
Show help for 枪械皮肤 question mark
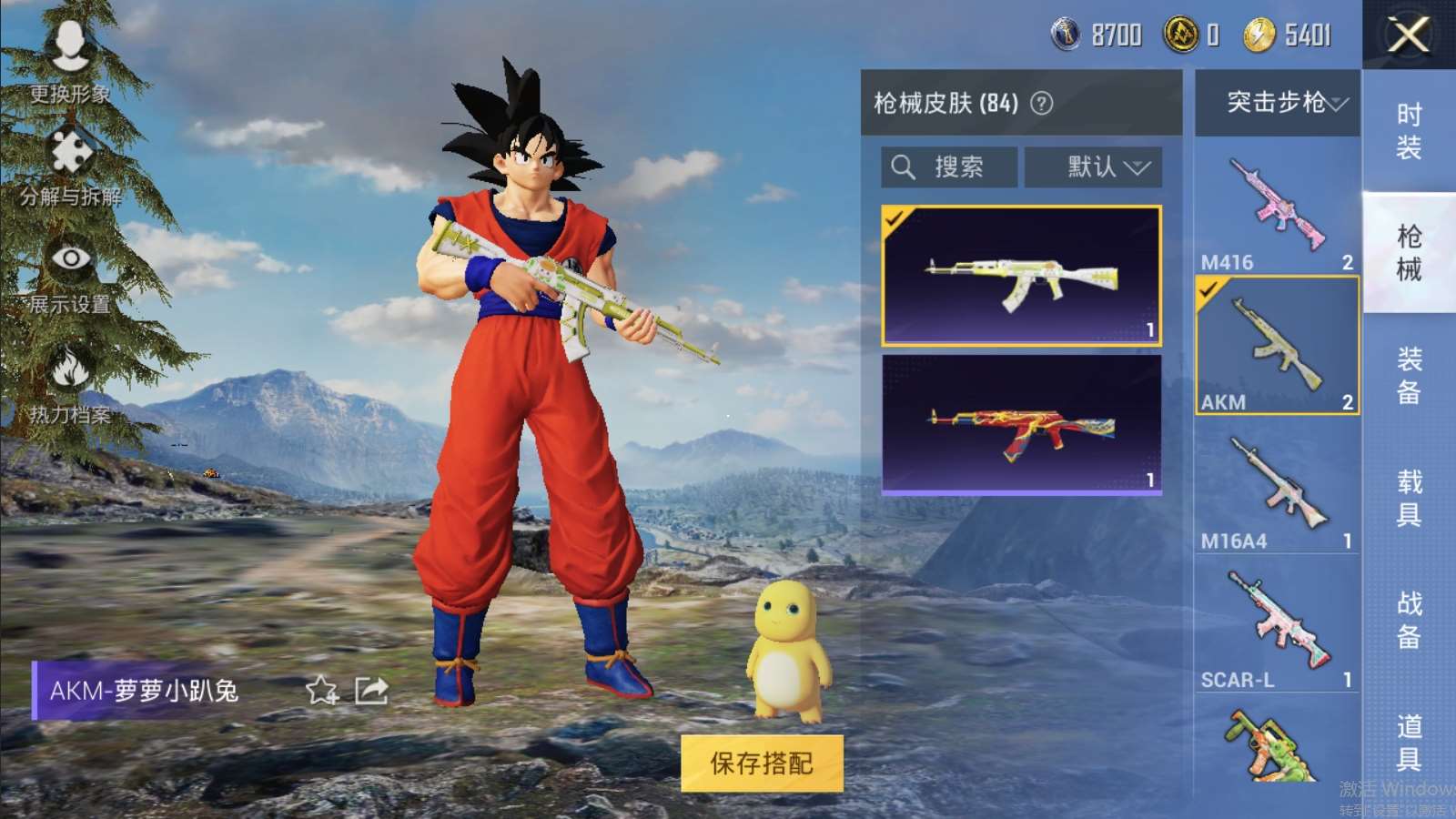pyautogui.click(x=1041, y=104)
